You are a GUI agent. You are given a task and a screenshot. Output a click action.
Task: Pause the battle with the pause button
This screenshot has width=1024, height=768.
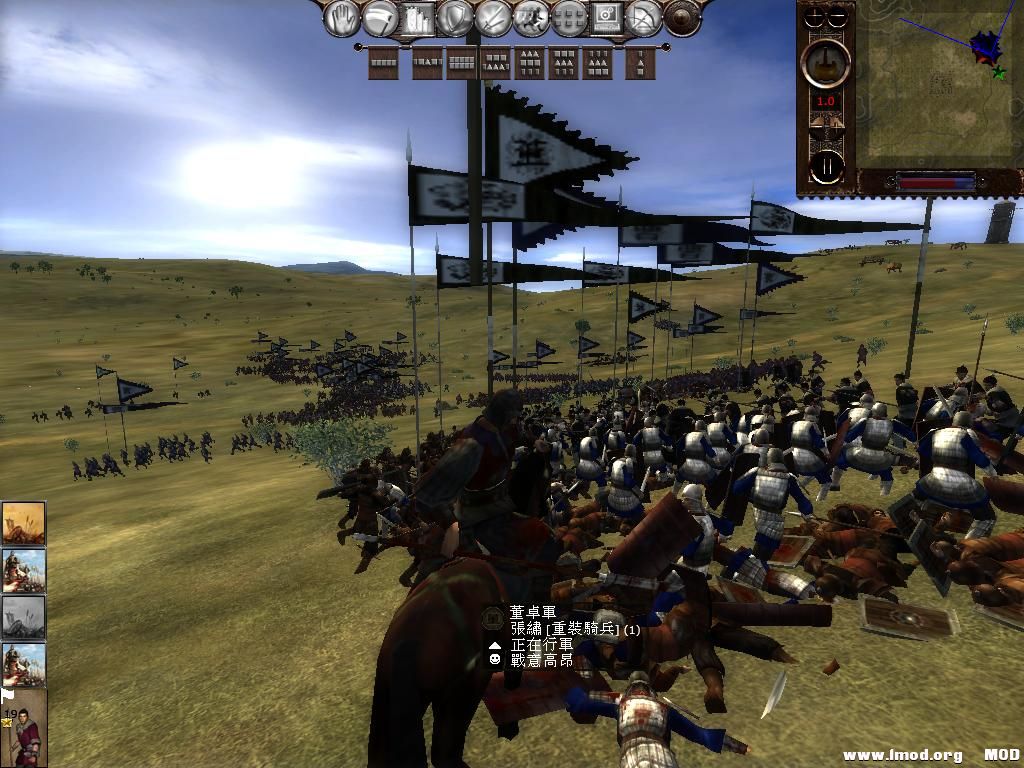point(826,165)
